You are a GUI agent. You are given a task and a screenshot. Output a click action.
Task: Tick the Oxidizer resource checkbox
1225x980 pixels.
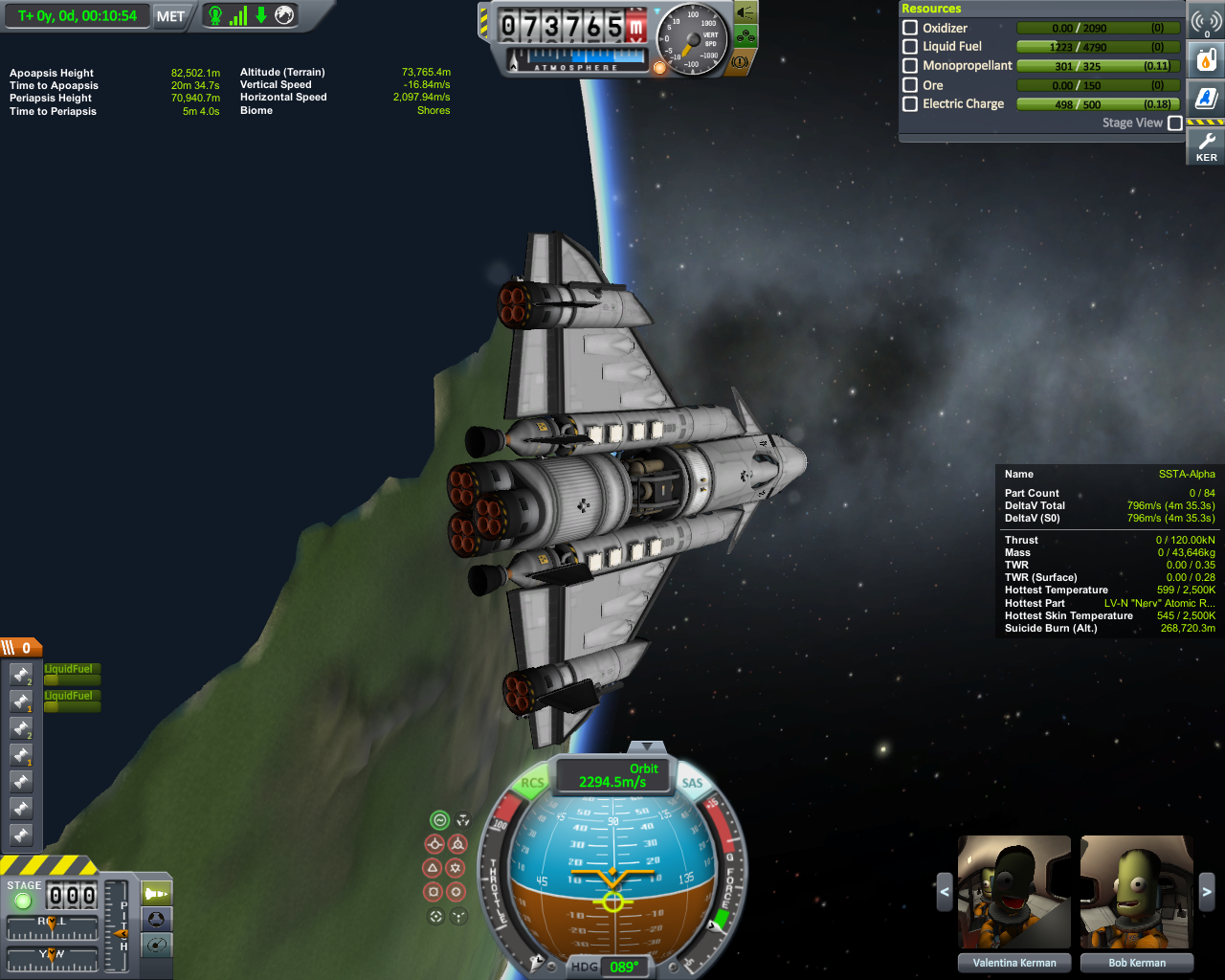click(910, 28)
